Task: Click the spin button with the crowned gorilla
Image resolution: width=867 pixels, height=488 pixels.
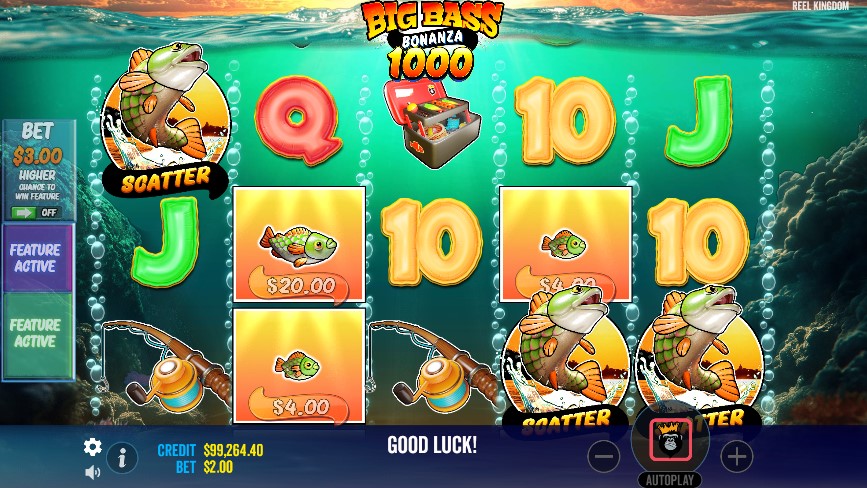Action: coord(670,440)
